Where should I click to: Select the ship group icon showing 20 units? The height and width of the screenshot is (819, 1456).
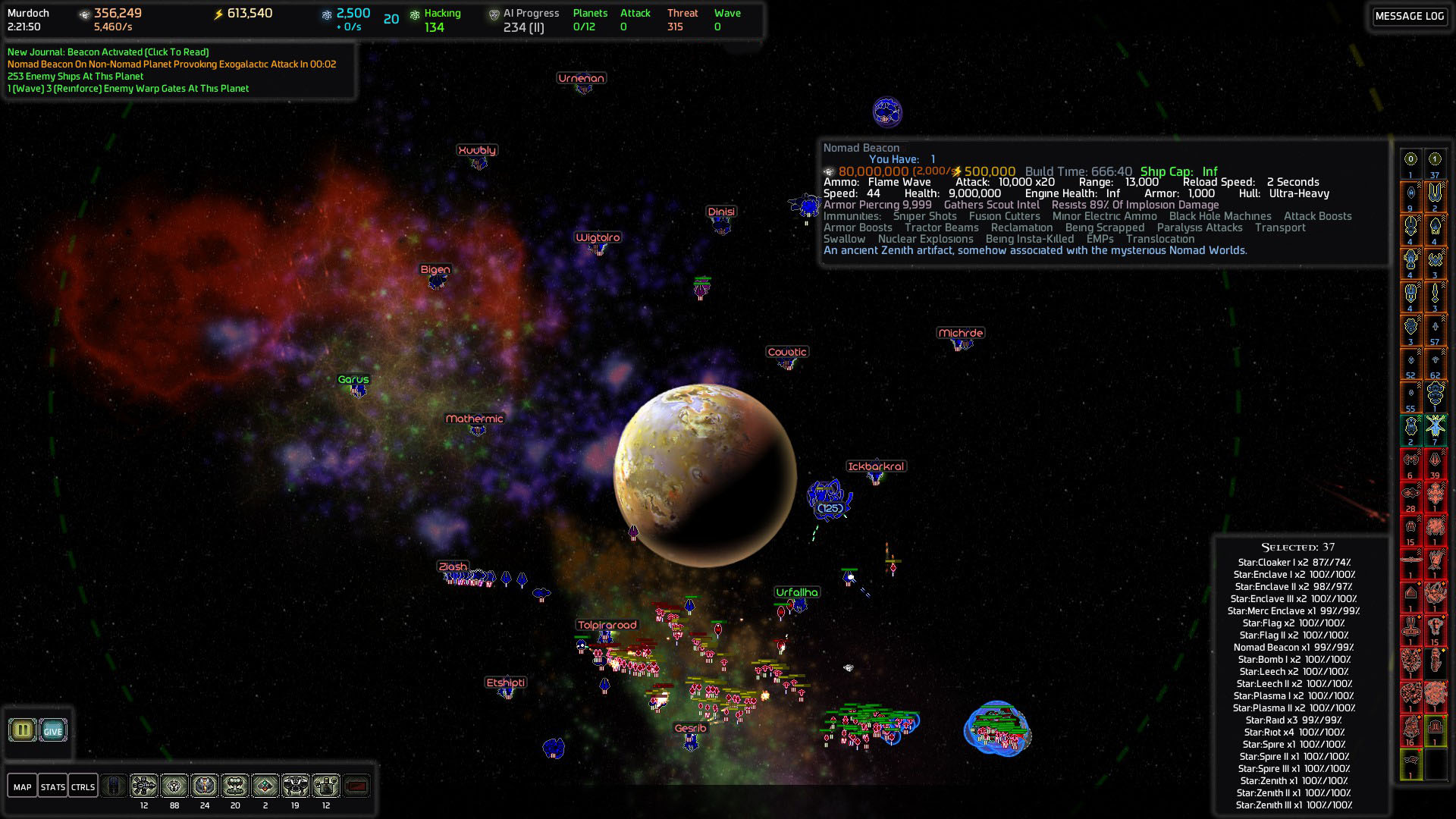(235, 786)
